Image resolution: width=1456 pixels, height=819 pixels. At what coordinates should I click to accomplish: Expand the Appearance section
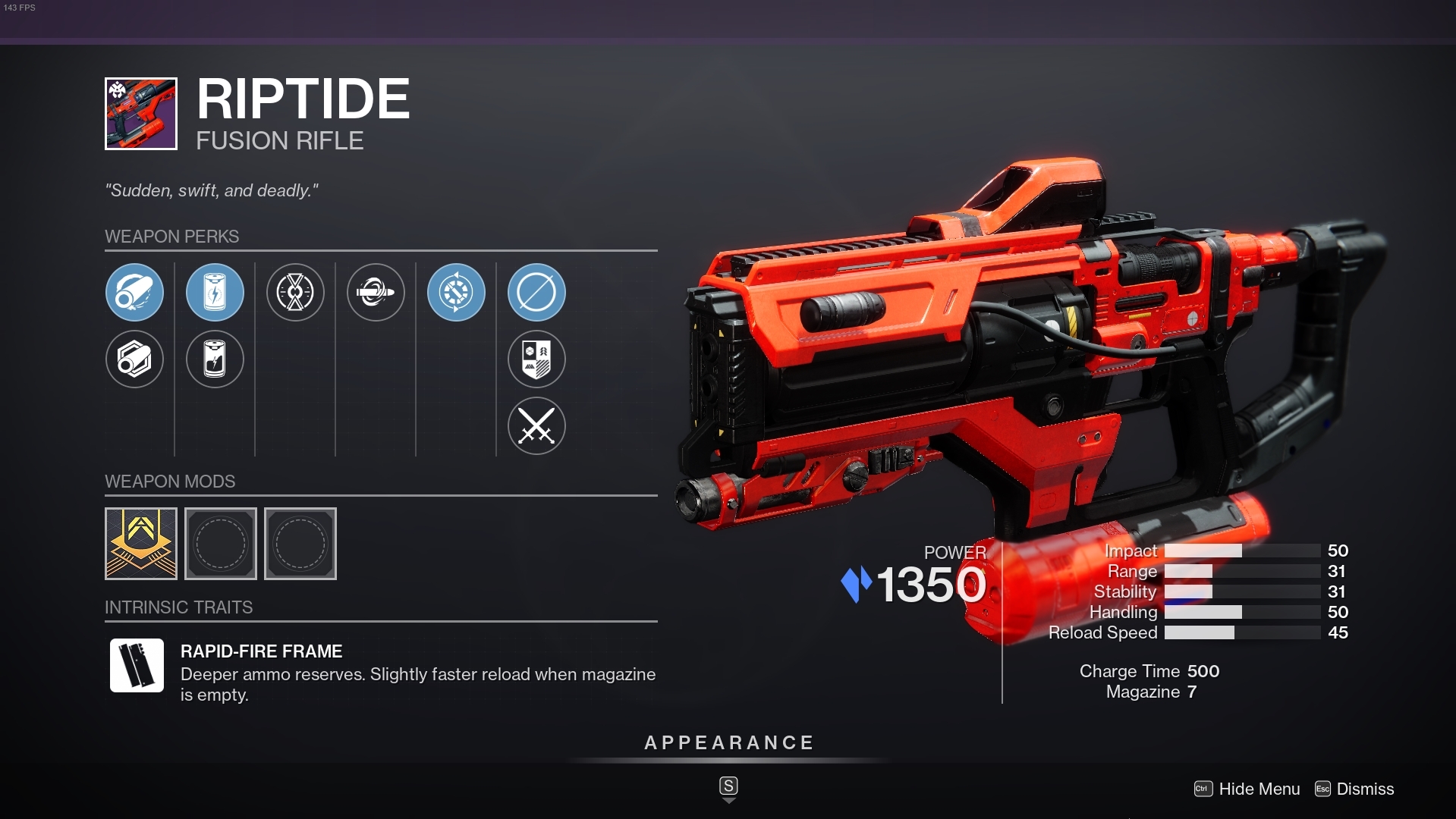click(728, 742)
